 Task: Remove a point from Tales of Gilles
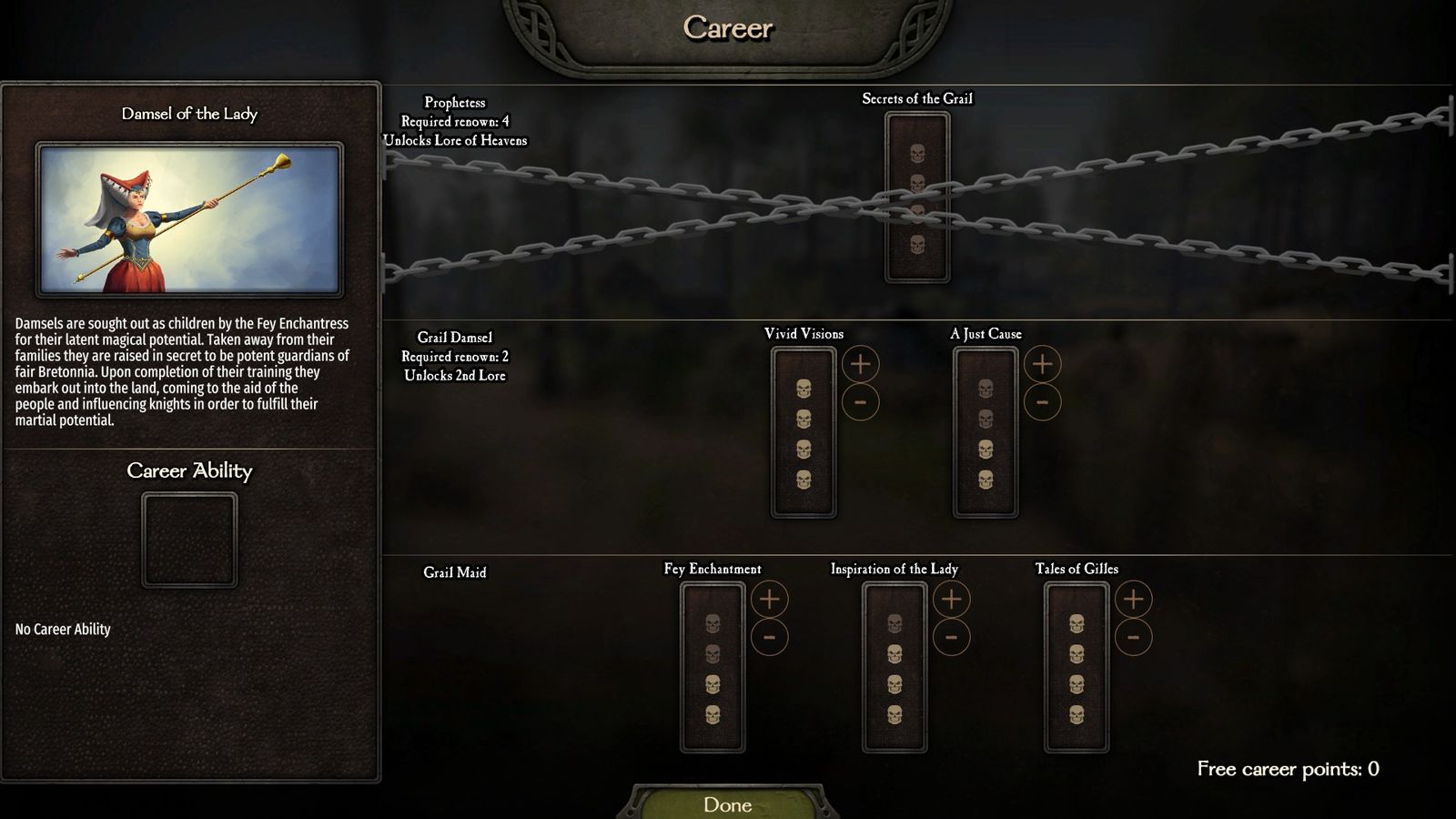1133,637
